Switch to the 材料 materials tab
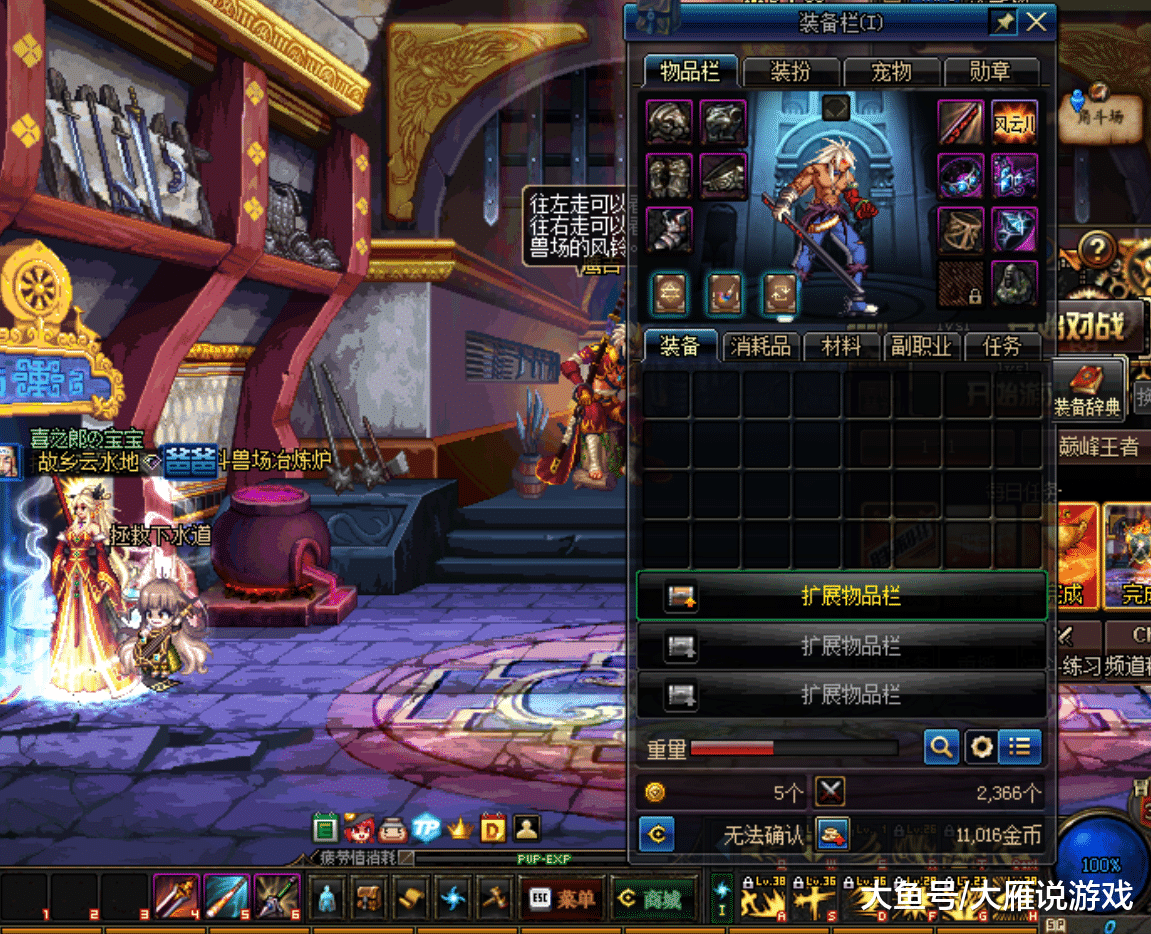This screenshot has height=934, width=1151. [x=841, y=346]
